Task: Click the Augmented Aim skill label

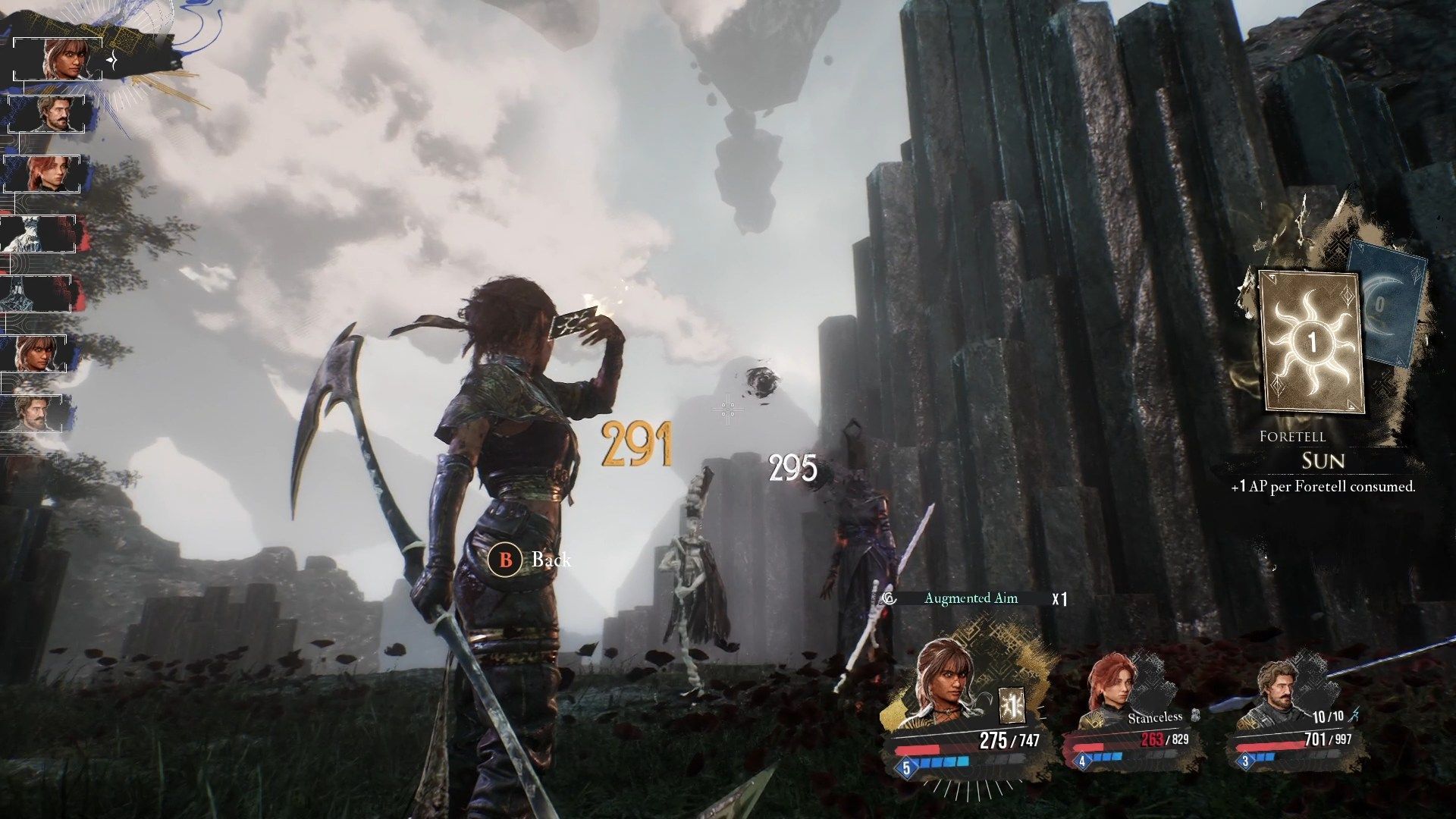Action: pos(971,598)
